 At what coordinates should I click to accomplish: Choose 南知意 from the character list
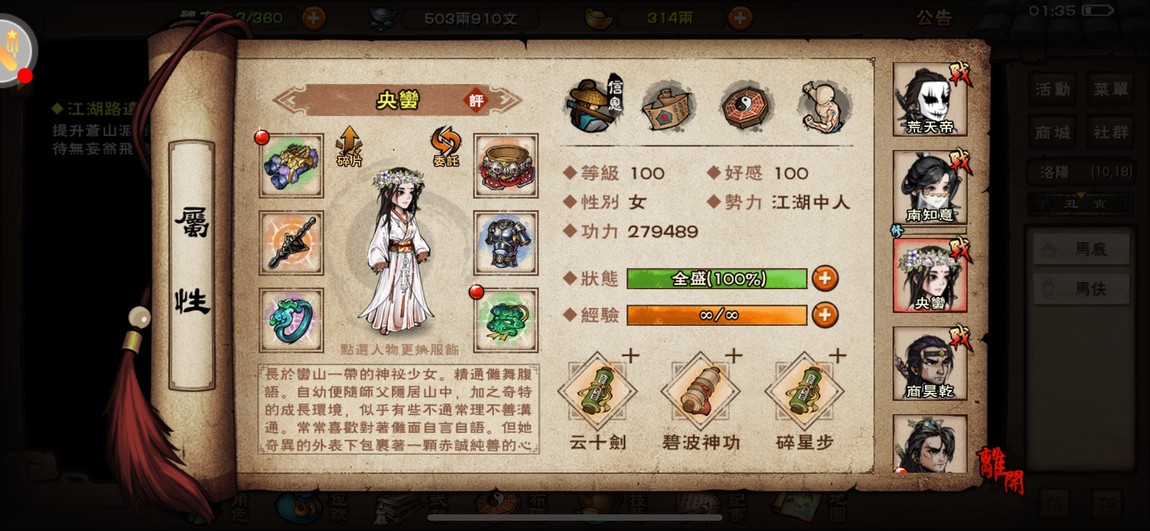930,188
